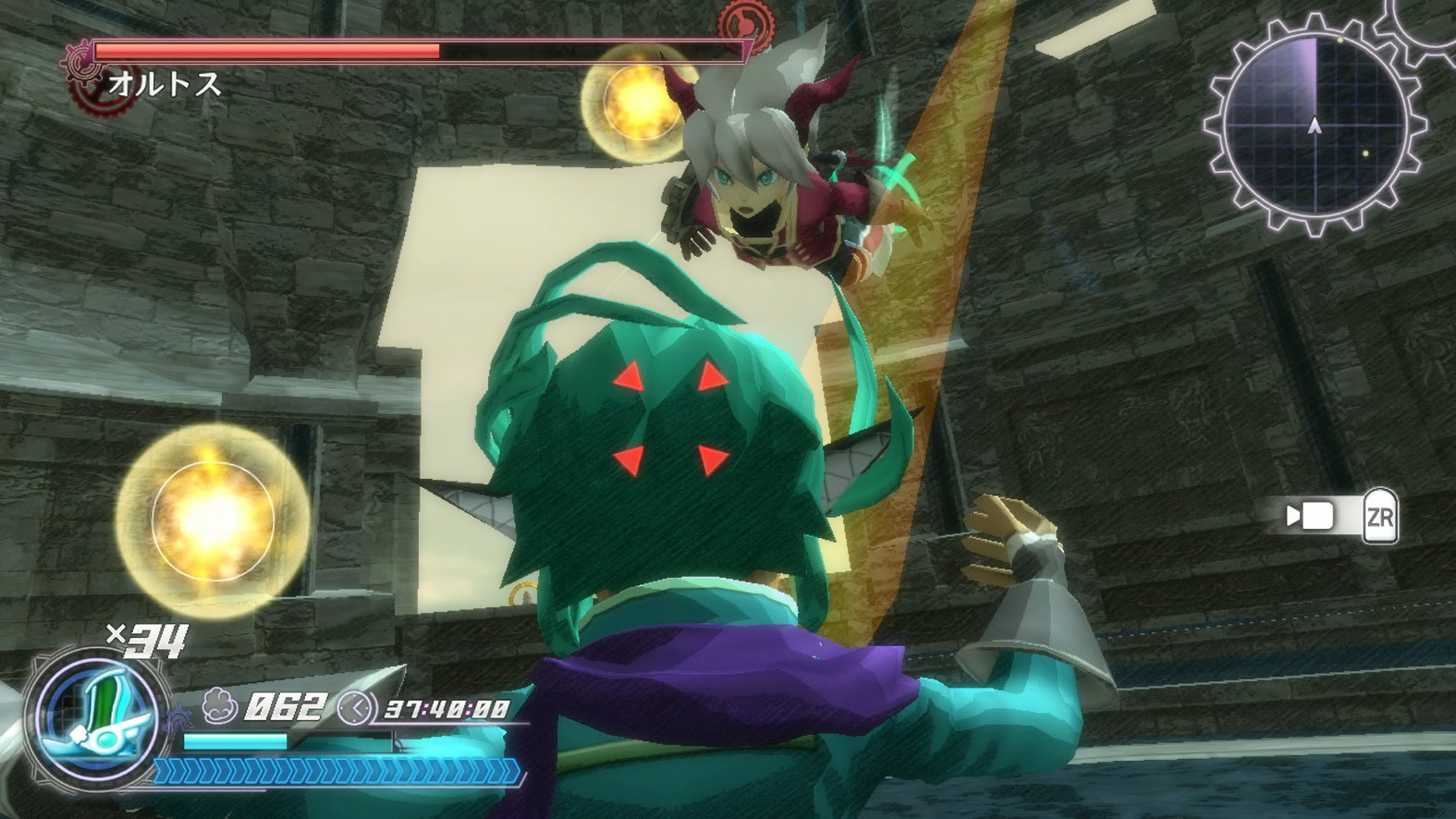Click the small gear emblem left of the gauge bar
Image resolution: width=1456 pixels, height=819 pixels.
point(179,718)
